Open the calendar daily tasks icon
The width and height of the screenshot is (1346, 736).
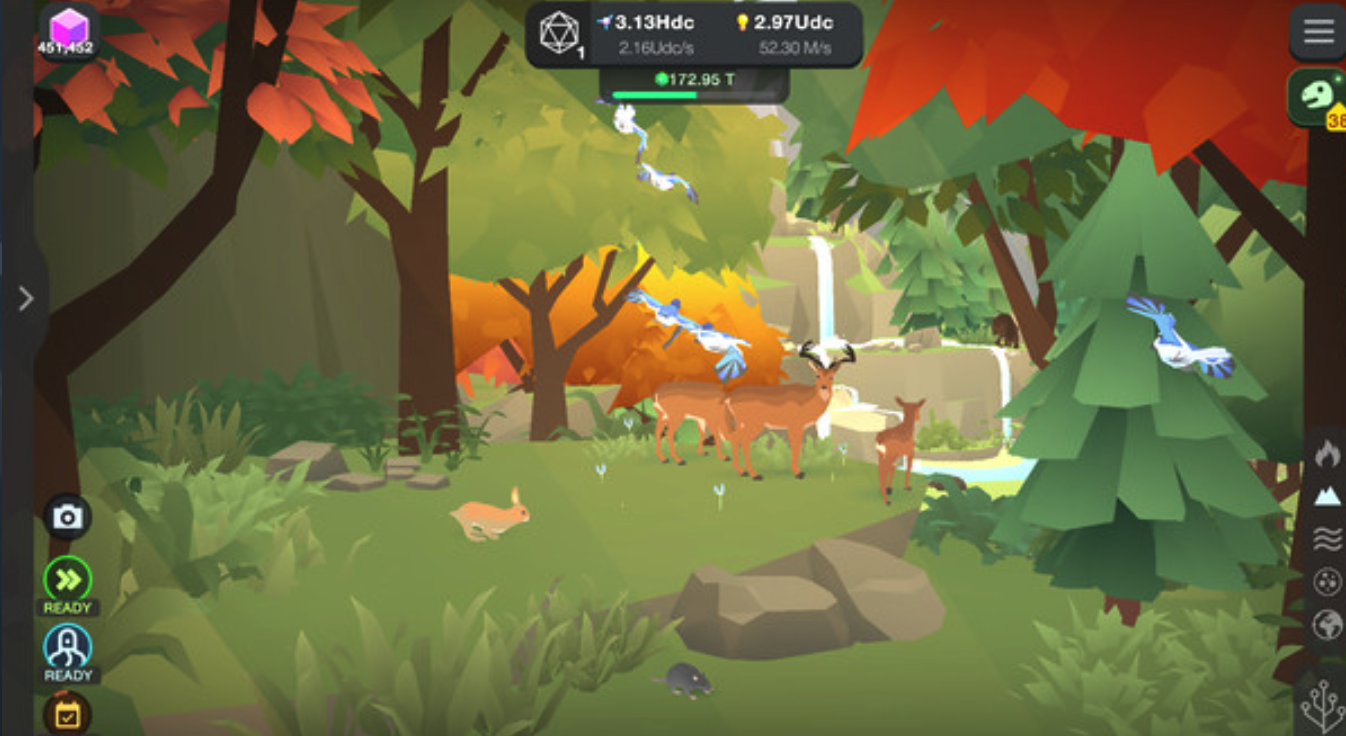tap(68, 714)
